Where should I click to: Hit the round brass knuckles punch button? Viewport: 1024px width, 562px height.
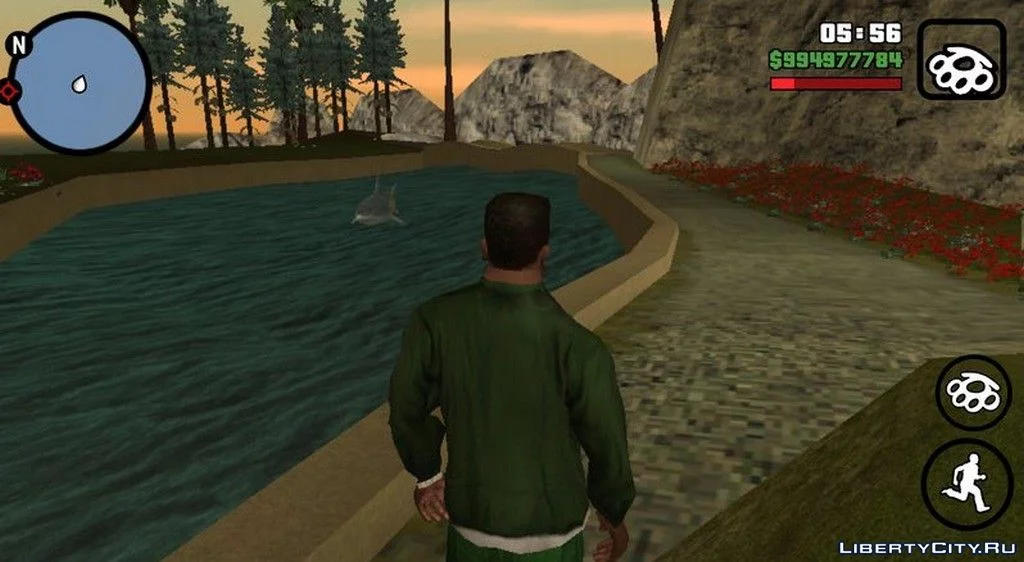pyautogui.click(x=973, y=392)
